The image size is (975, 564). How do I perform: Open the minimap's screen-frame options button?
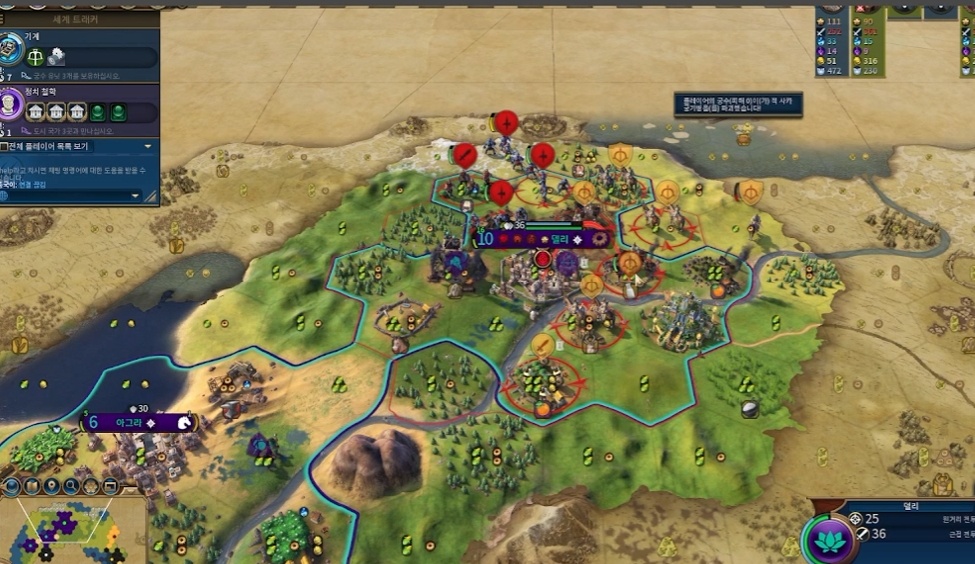pos(111,487)
